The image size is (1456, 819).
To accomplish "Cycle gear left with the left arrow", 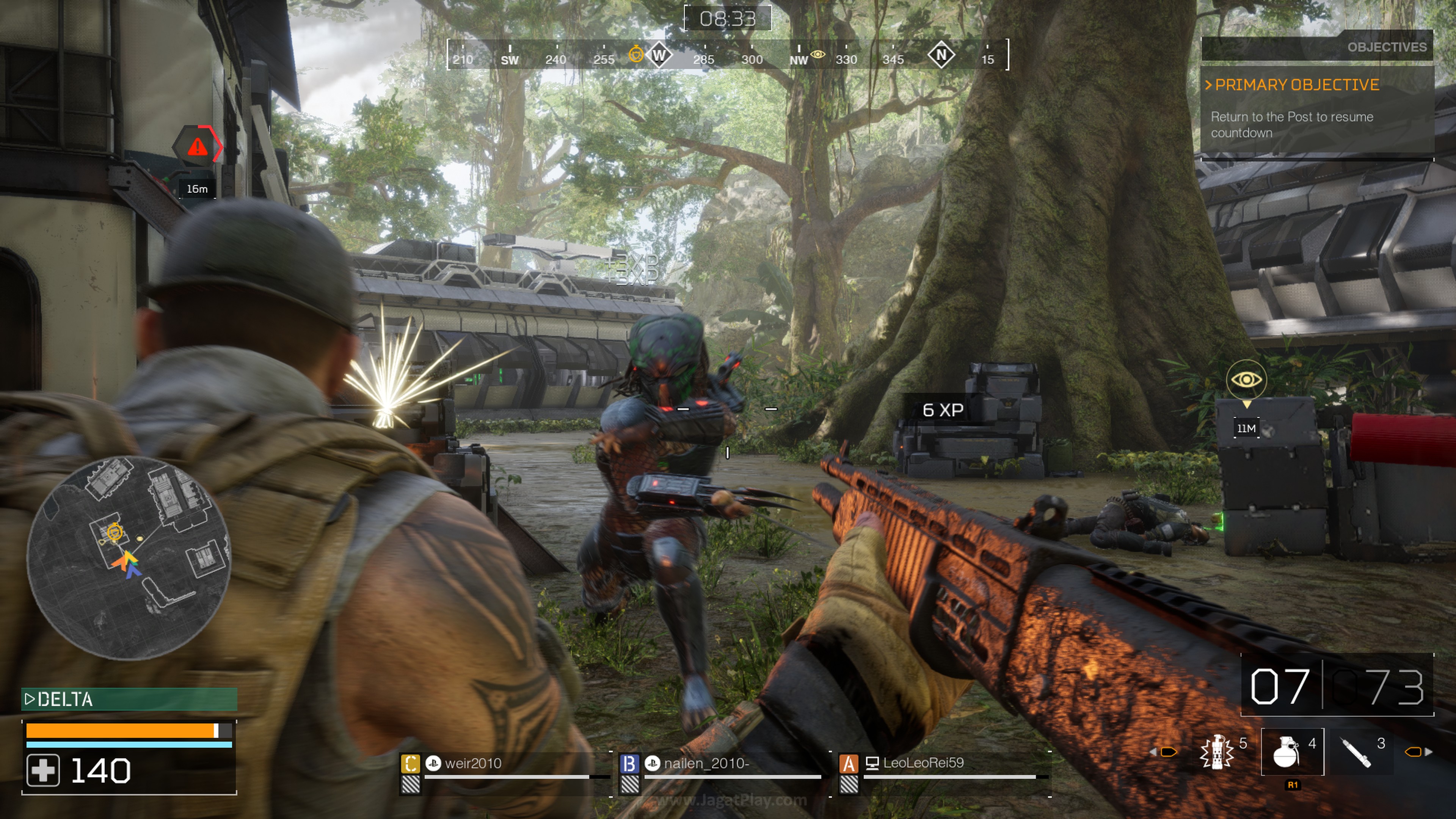I will (x=1153, y=752).
